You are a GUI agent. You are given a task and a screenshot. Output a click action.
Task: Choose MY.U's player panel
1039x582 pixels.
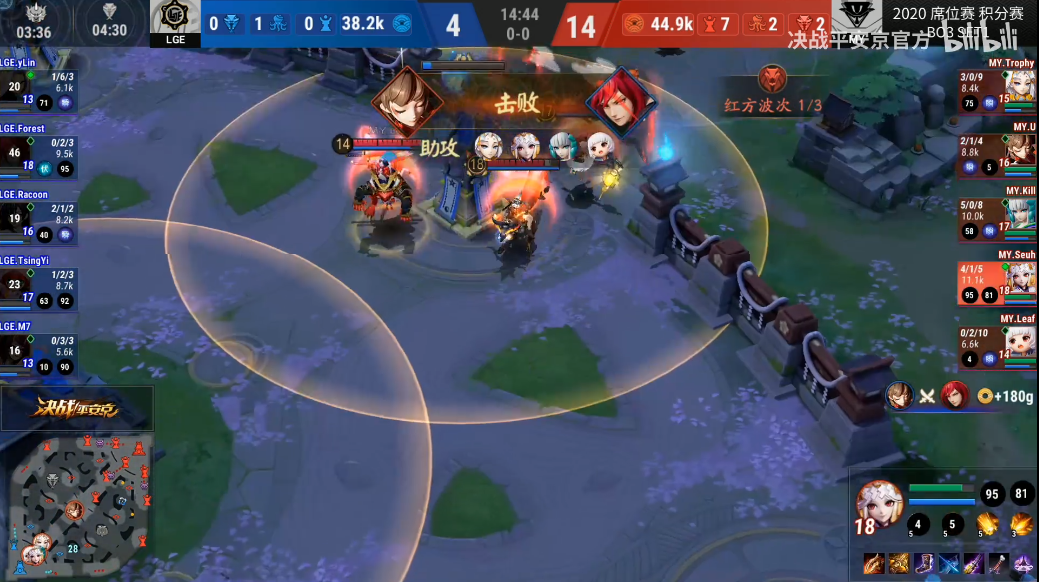pyautogui.click(x=997, y=149)
